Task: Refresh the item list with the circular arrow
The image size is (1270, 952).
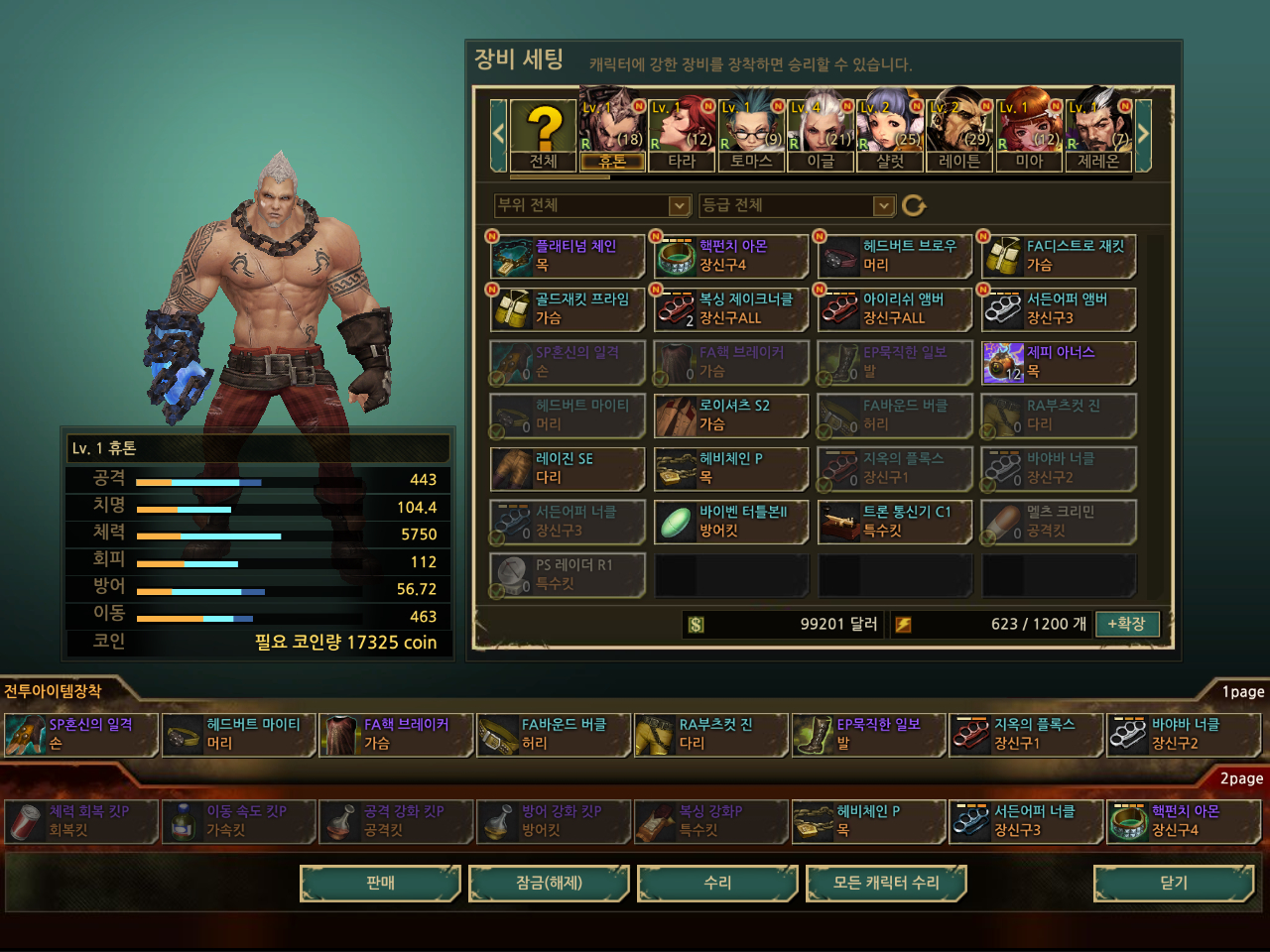Action: [914, 205]
